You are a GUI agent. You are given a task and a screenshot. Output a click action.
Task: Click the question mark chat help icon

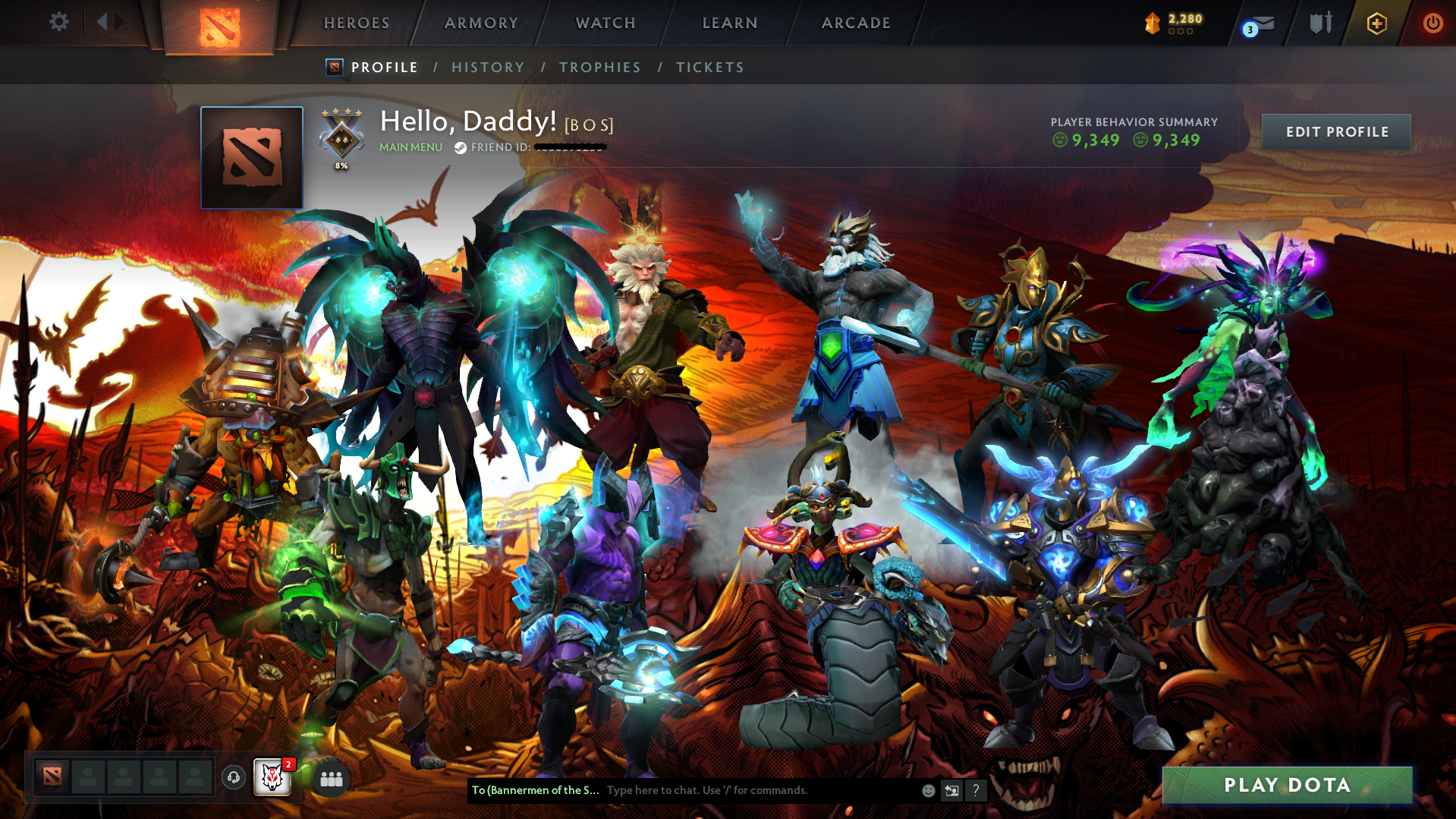tap(976, 790)
